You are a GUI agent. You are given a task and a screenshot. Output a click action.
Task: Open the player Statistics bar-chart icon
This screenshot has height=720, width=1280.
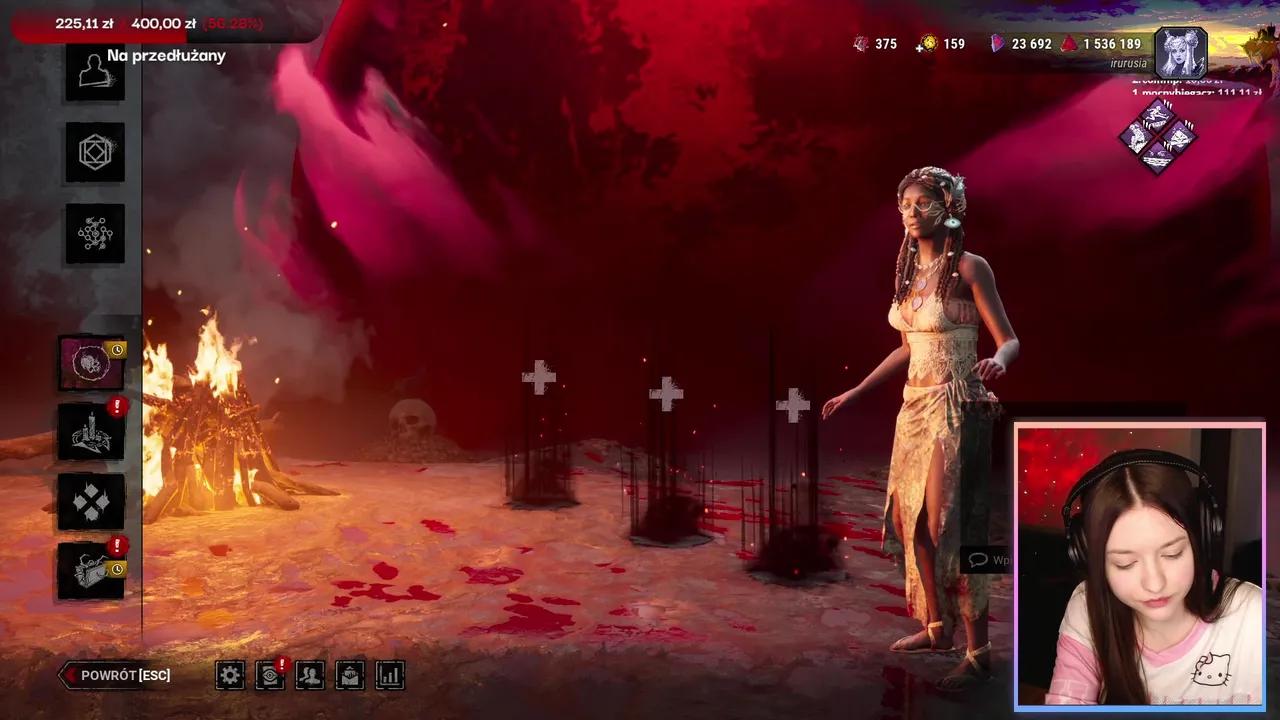pos(389,675)
